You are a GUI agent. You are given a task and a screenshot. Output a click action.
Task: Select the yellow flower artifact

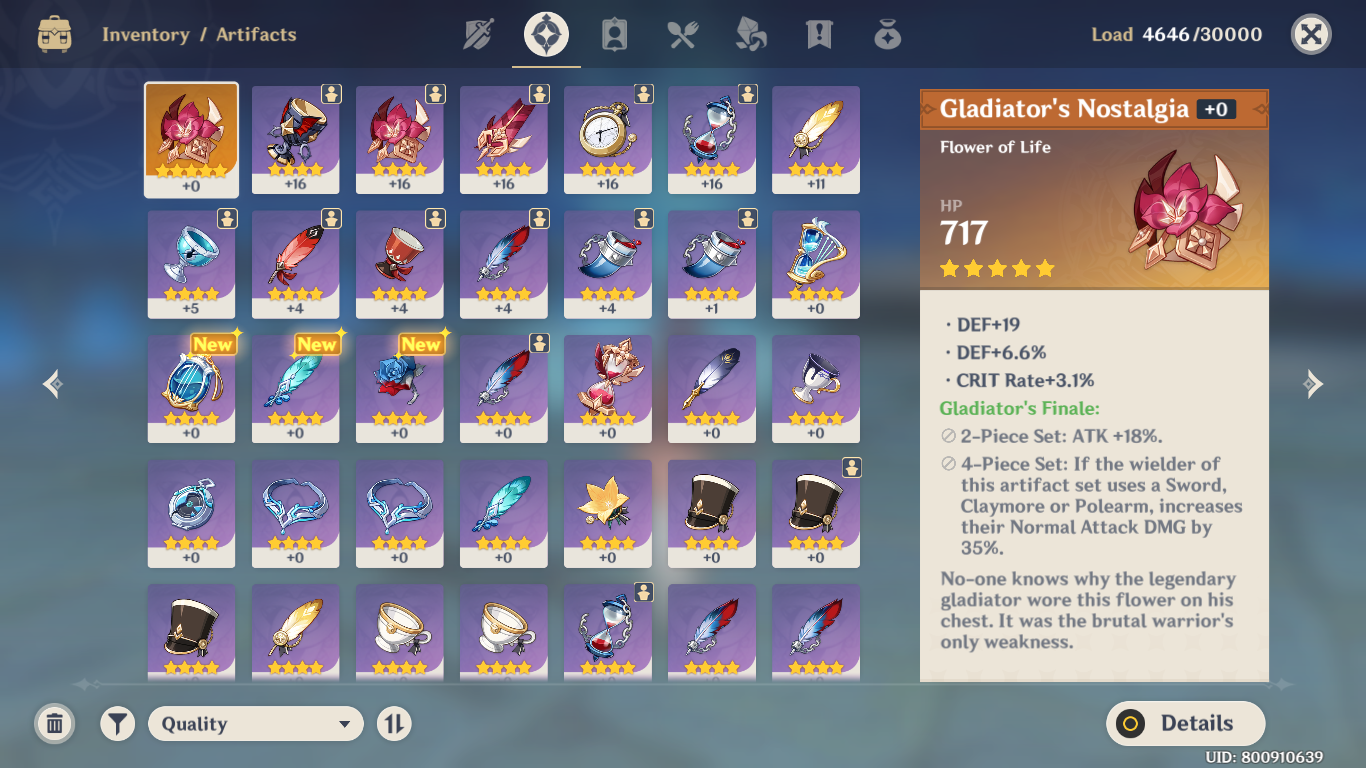(607, 512)
